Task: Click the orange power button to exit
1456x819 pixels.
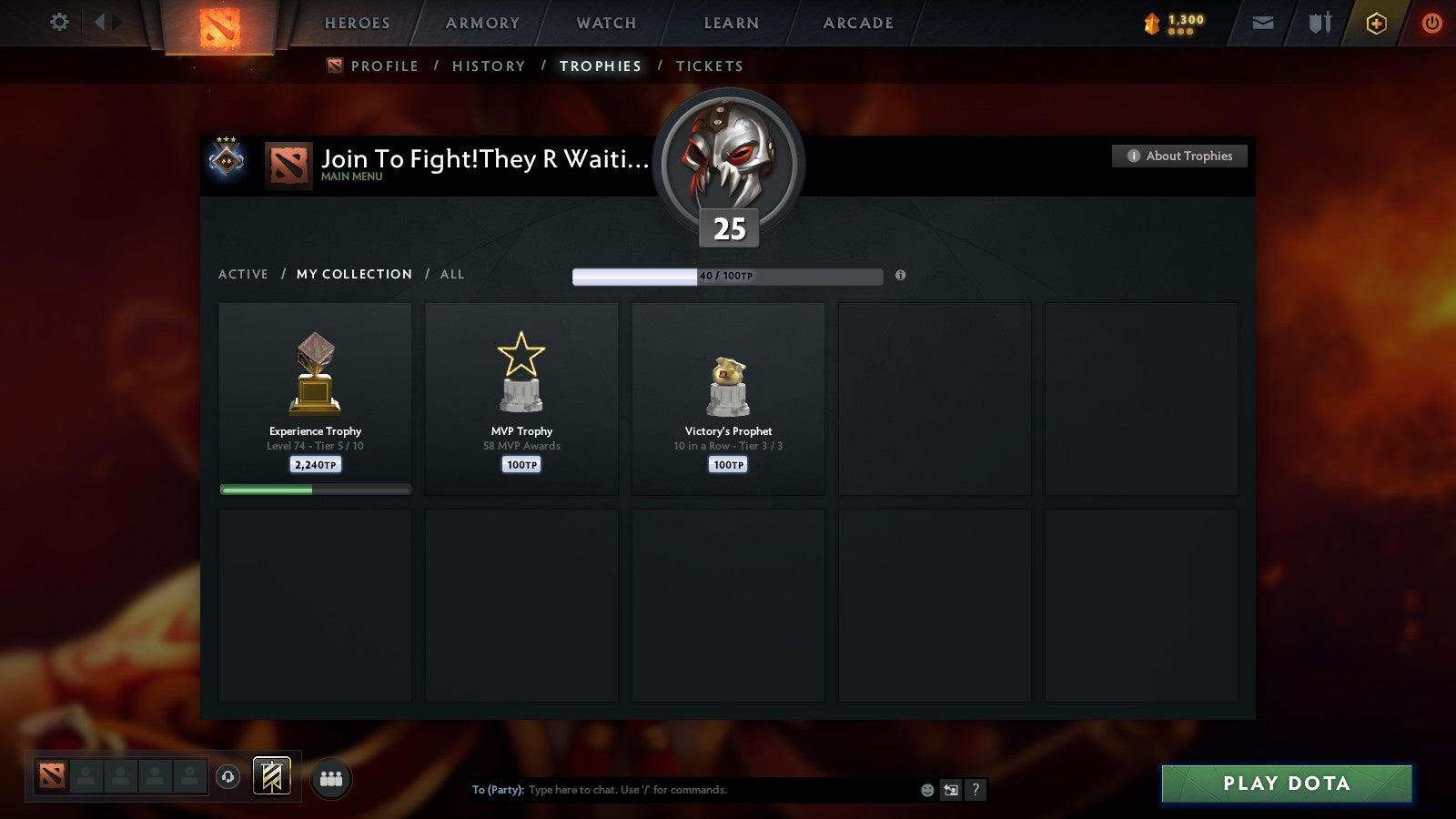Action: click(x=1433, y=23)
